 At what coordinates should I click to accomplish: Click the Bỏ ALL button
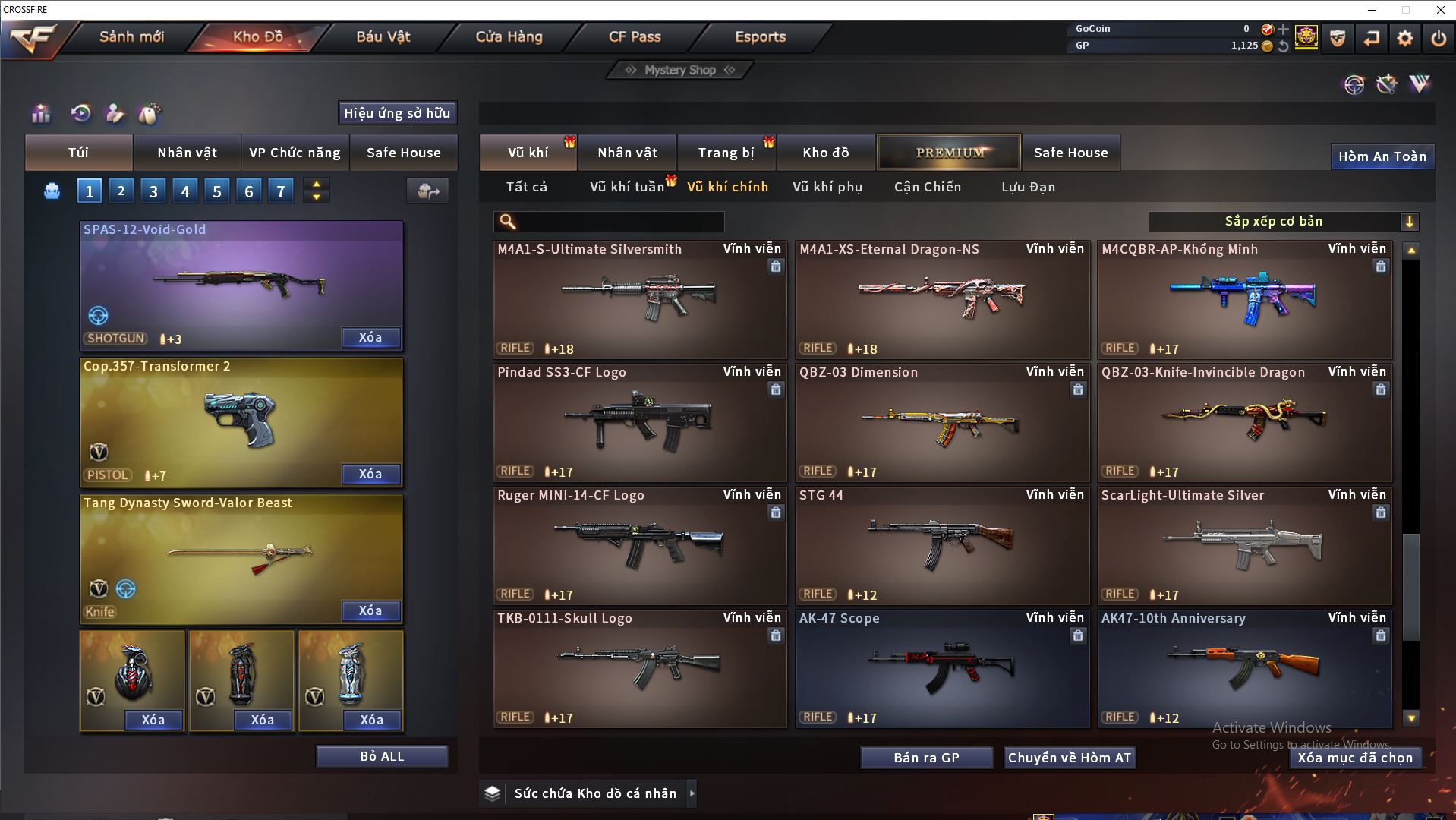382,756
